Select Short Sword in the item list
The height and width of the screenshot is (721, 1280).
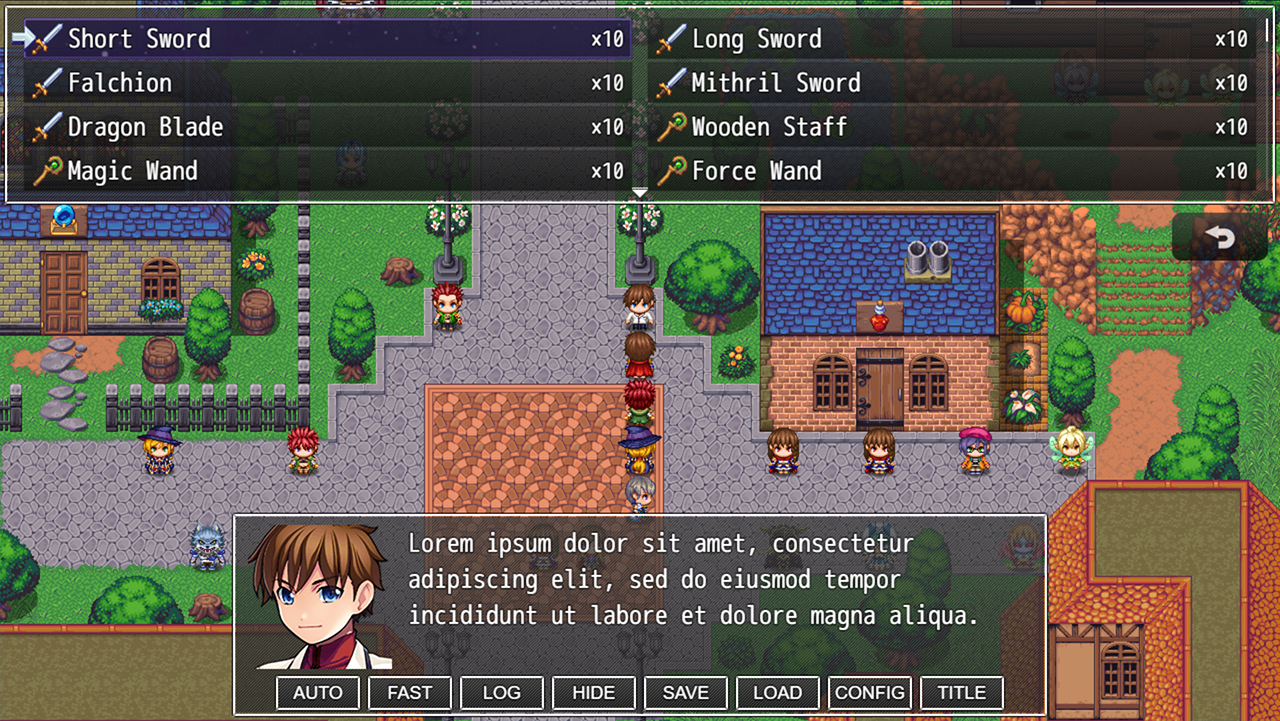click(328, 39)
